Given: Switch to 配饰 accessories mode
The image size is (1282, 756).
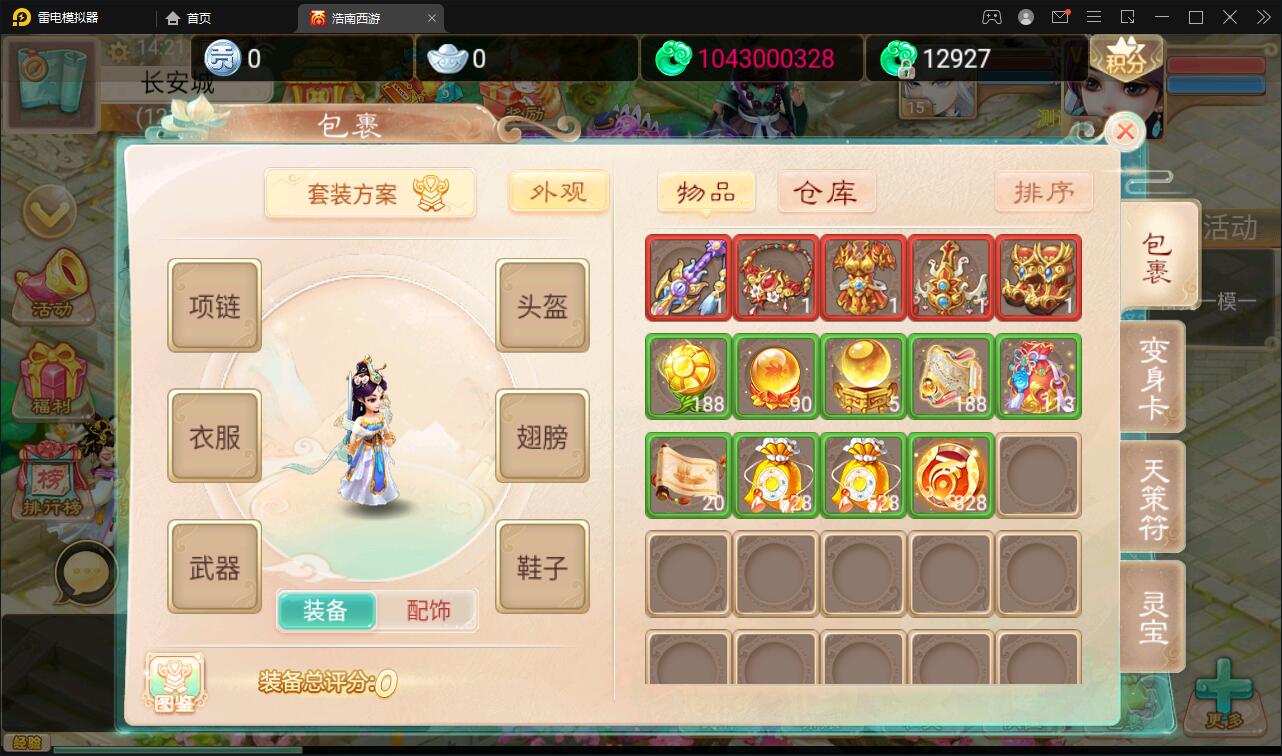Looking at the screenshot, I should 429,609.
